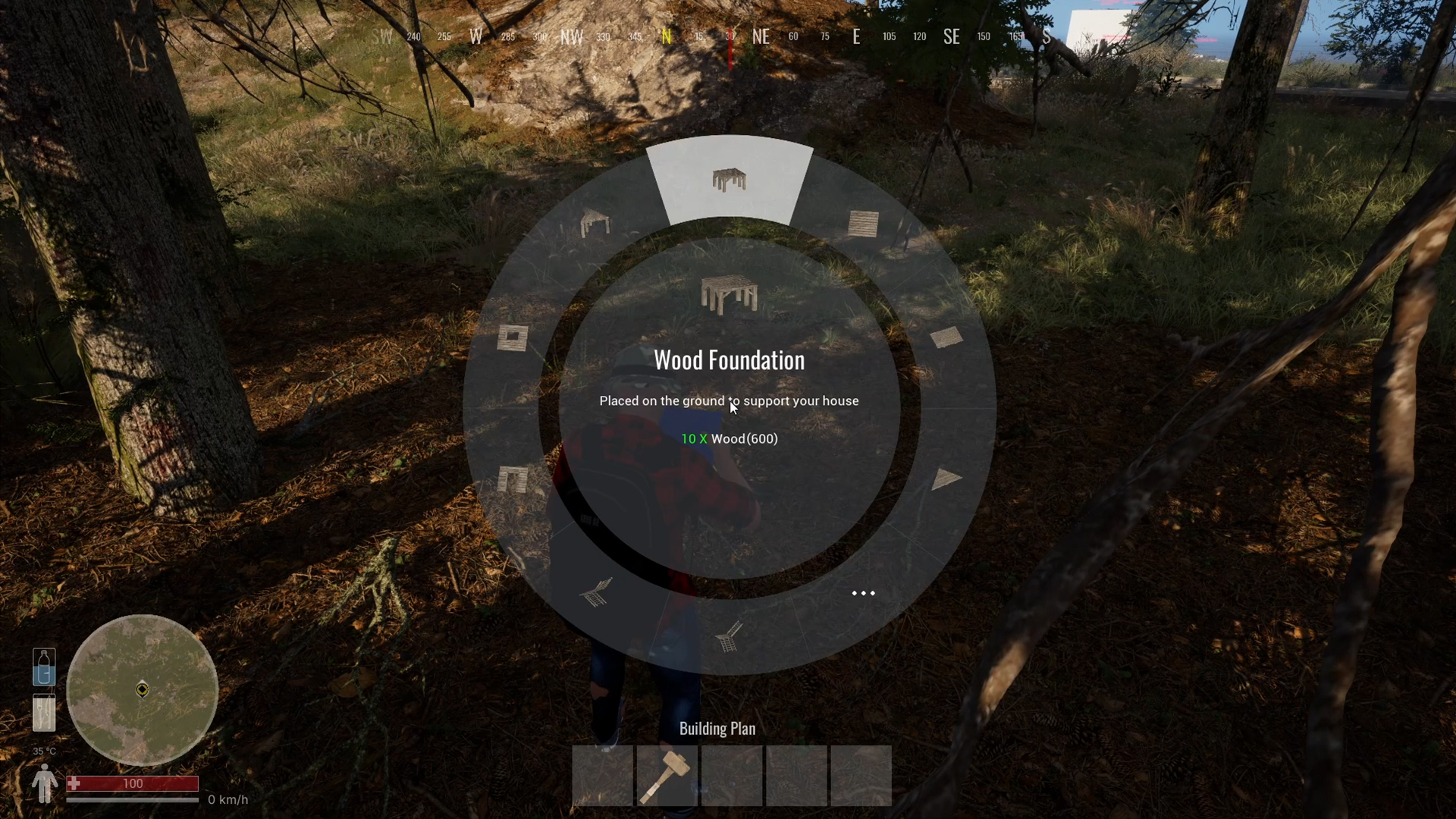Open more options via three dots
Screen dimensions: 1456x819
863,593
